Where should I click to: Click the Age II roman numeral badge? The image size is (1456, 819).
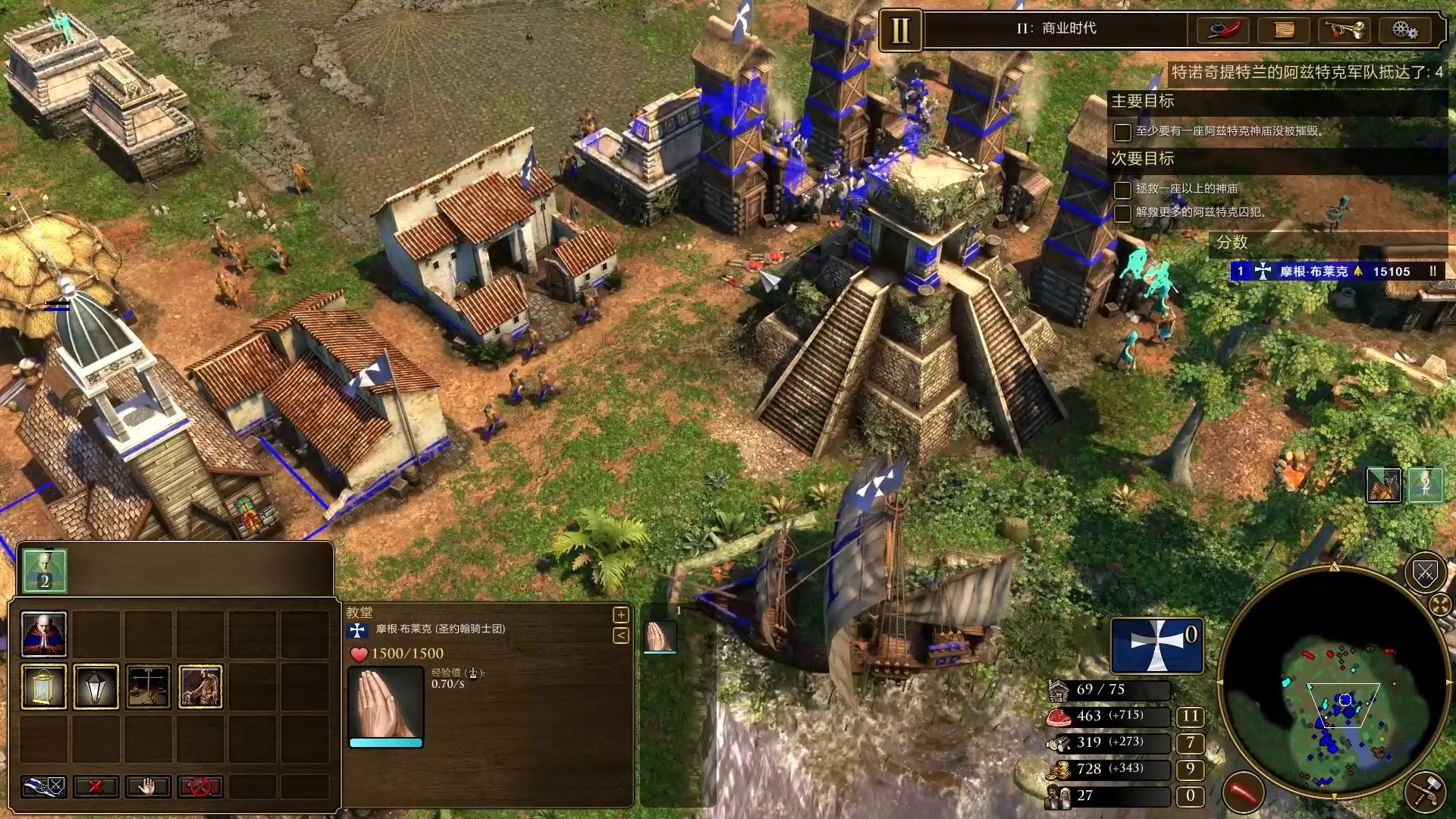pos(900,30)
